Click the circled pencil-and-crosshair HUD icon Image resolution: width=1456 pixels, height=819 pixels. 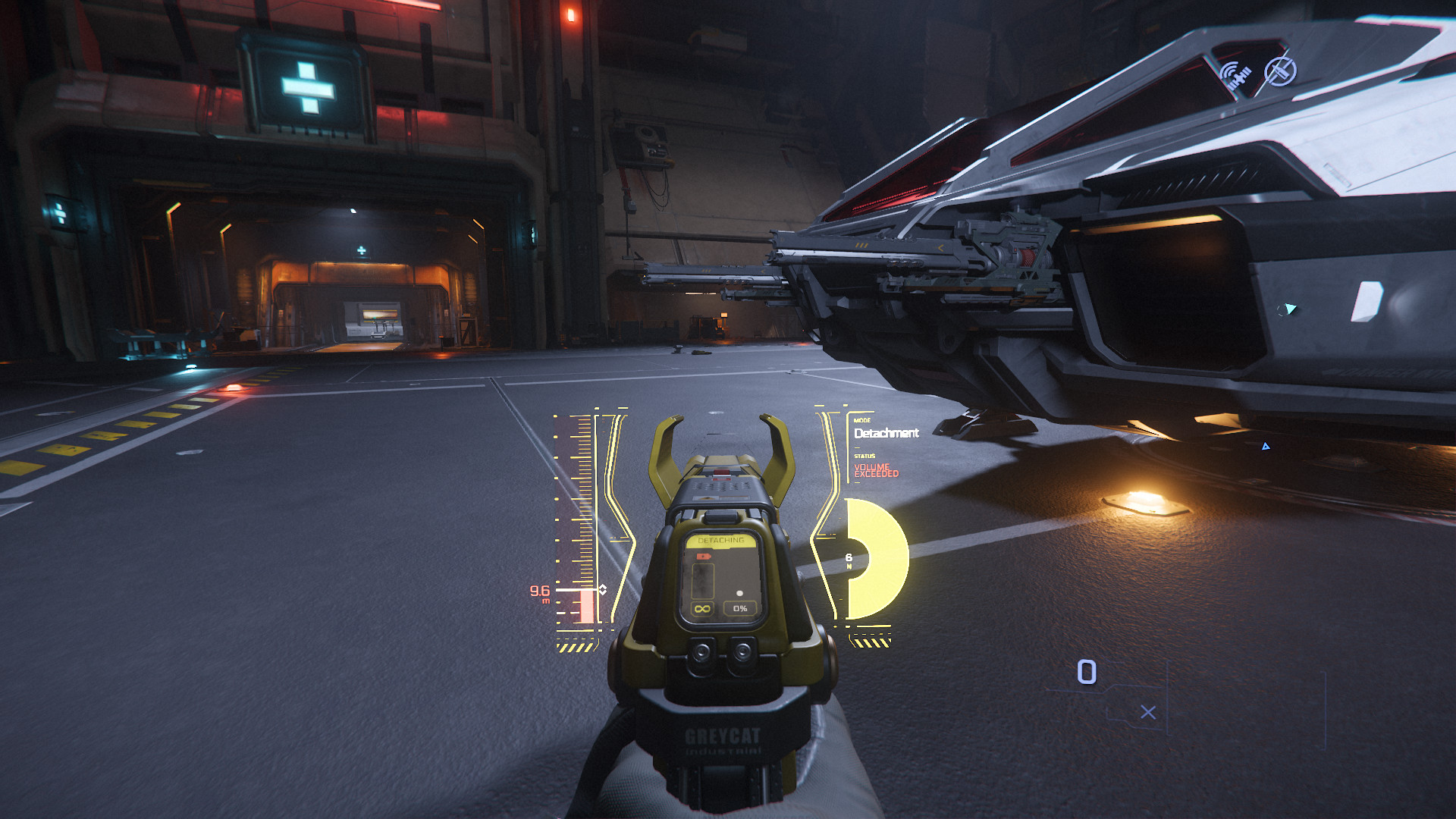point(1280,71)
